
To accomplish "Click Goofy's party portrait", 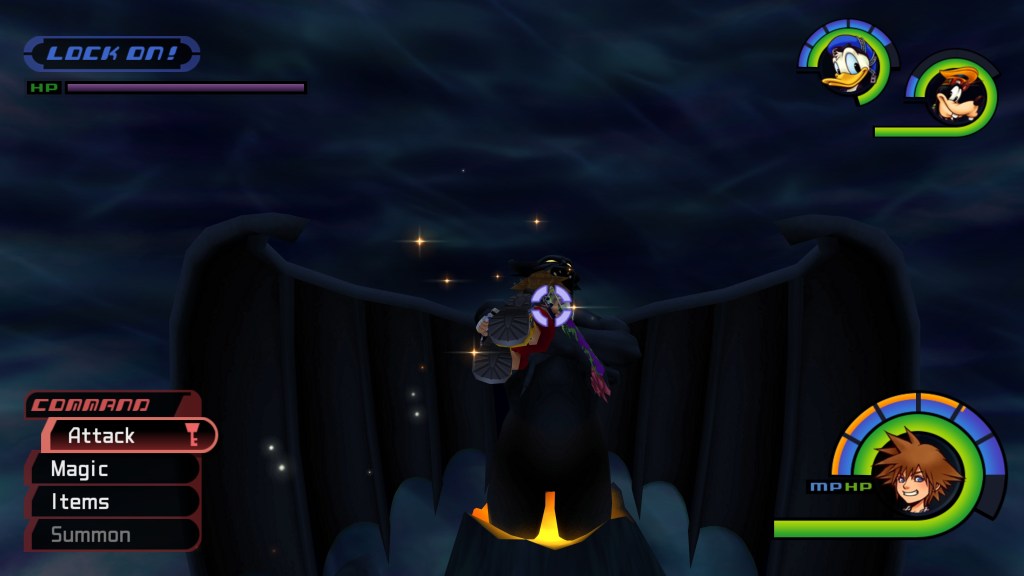I will tap(957, 95).
